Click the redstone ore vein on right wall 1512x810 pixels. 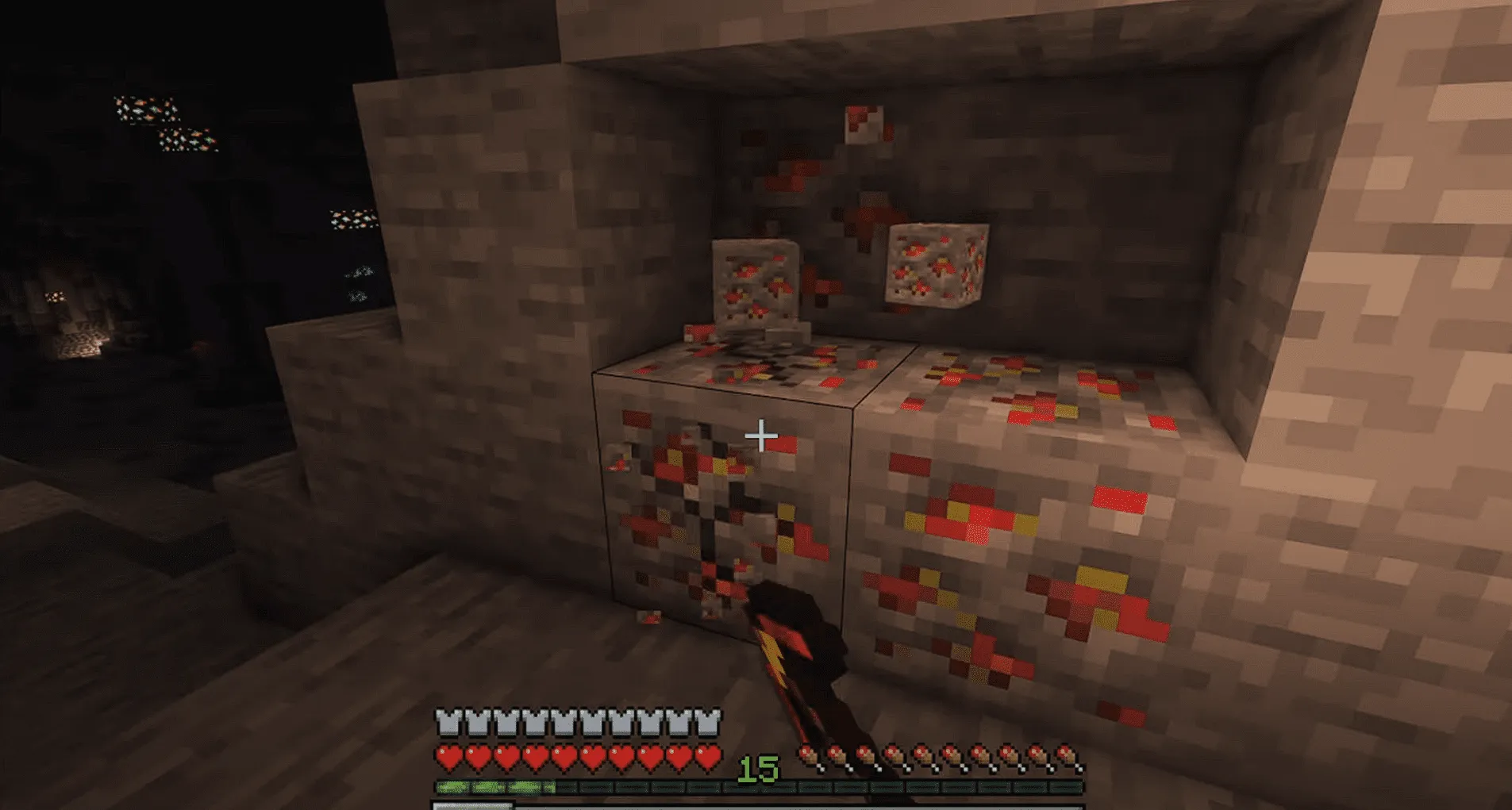[x=1032, y=516]
